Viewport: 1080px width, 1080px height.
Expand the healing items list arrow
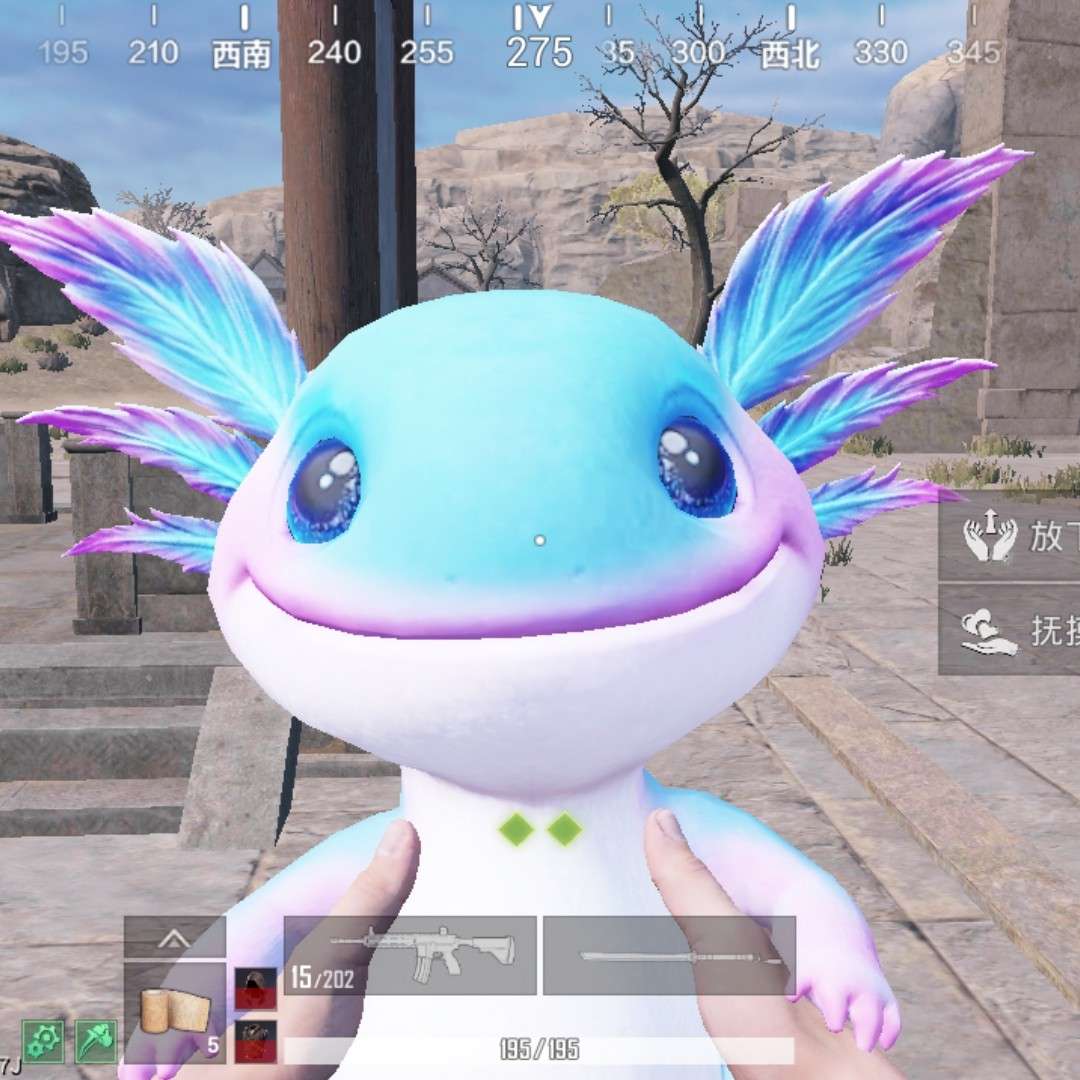[175, 938]
